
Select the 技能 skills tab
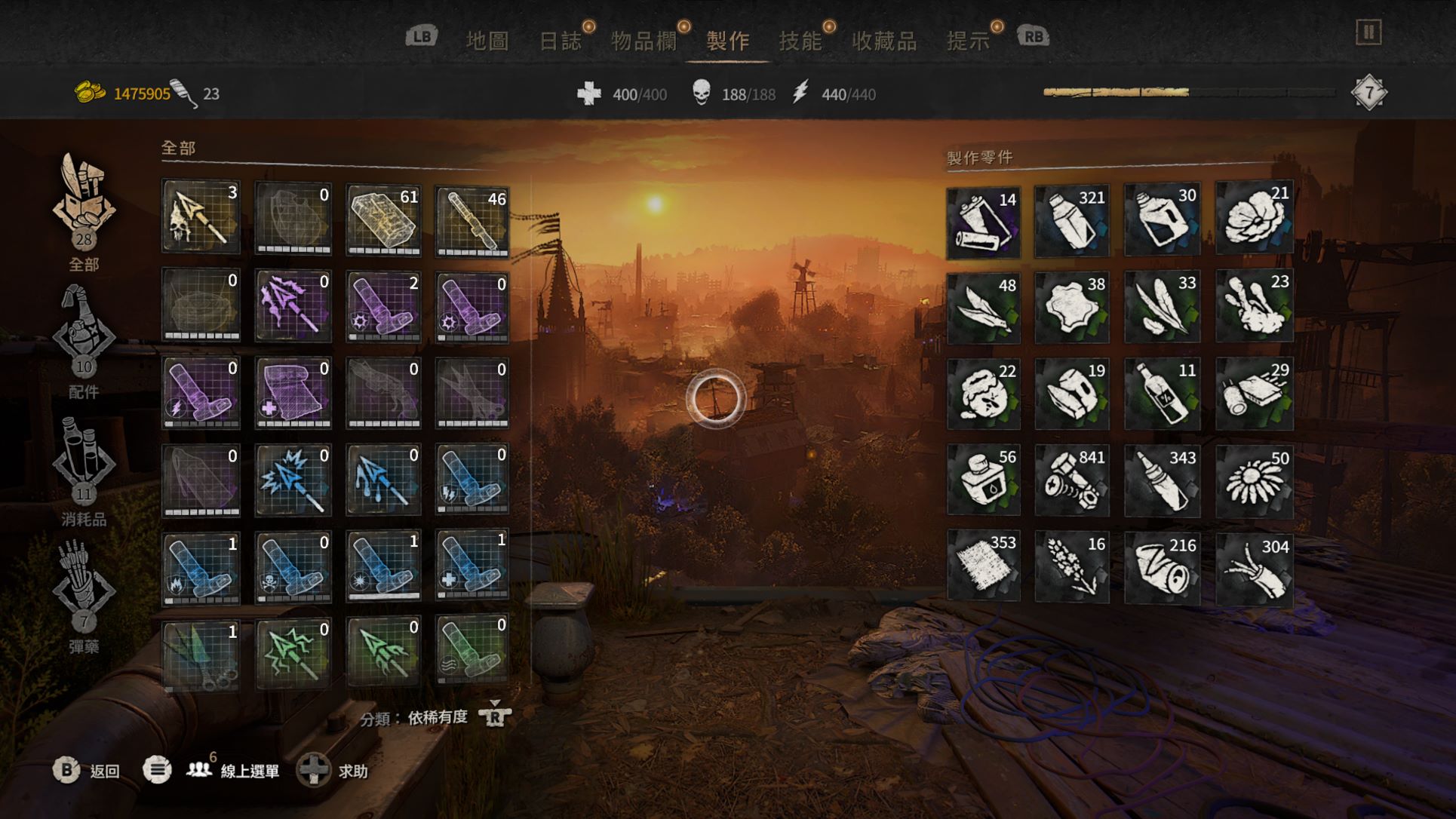[x=800, y=40]
